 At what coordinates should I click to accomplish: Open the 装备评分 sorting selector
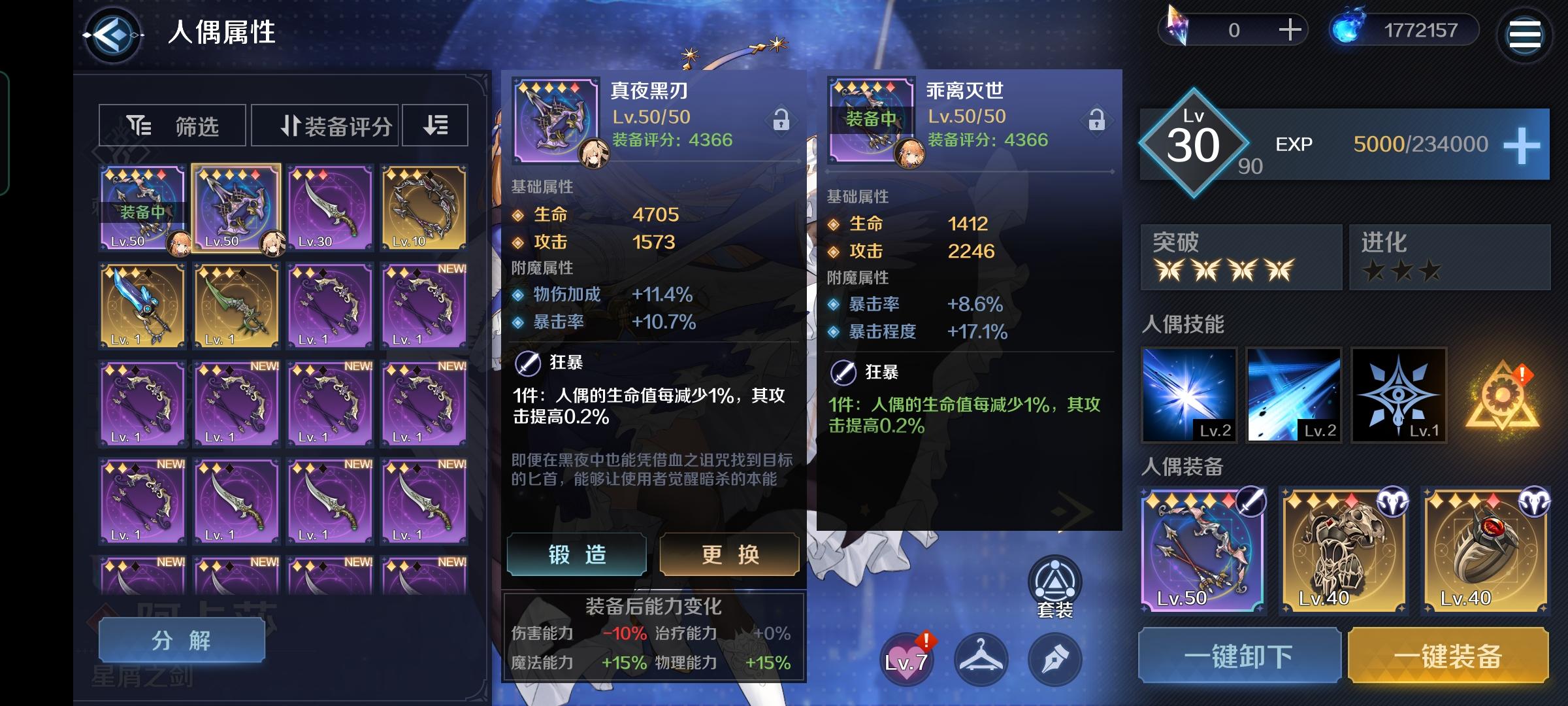pos(323,125)
